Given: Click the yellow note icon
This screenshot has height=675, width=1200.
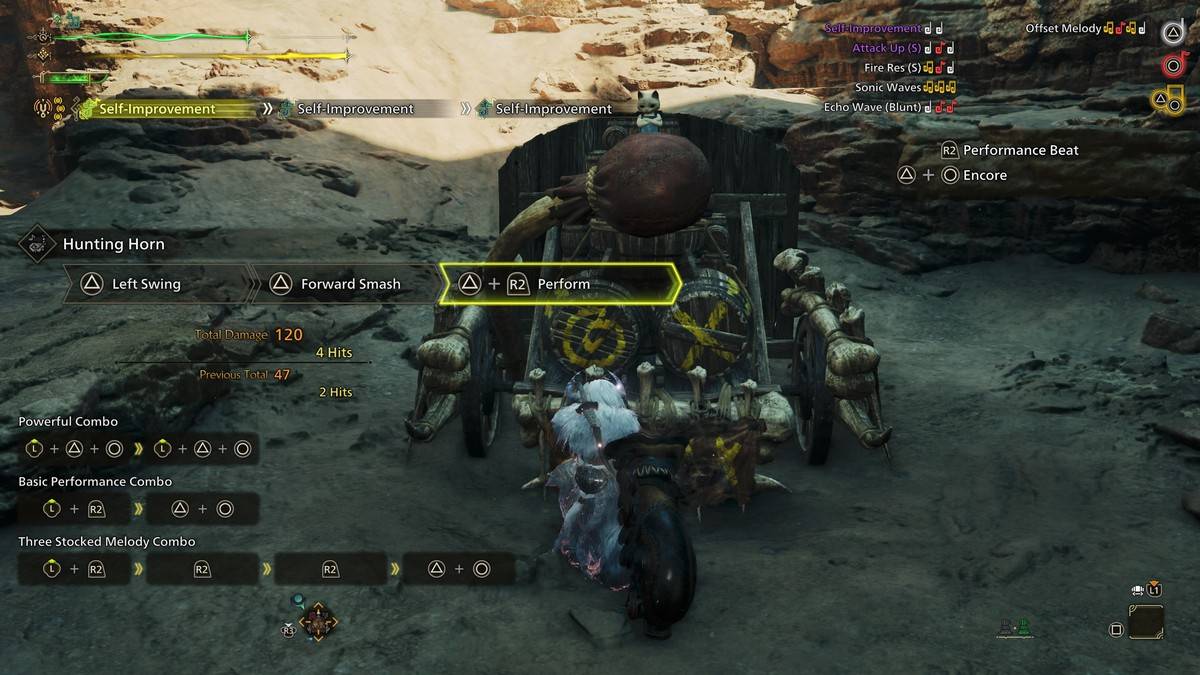Looking at the screenshot, I should coord(1168,100).
